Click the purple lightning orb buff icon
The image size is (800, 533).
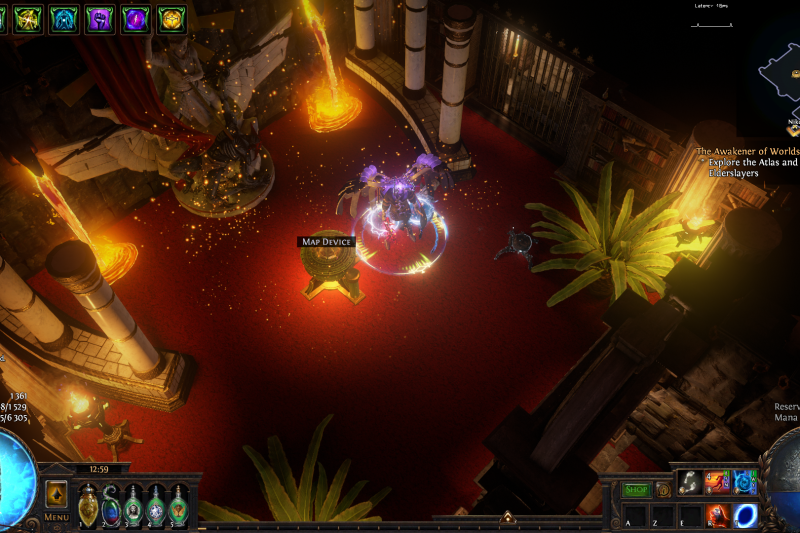point(135,18)
